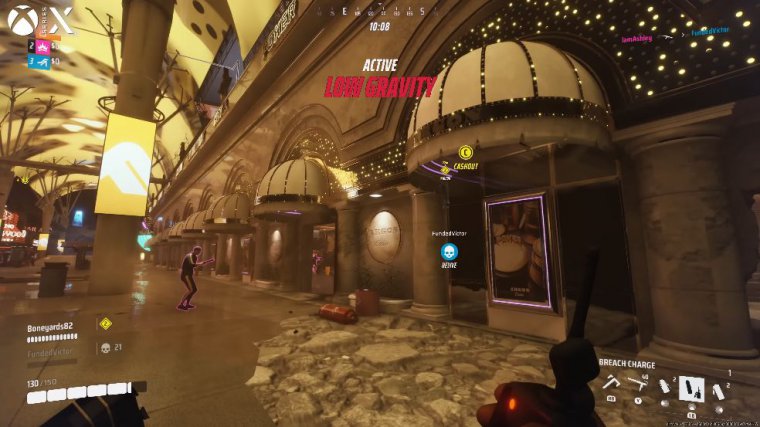Click FundedVictor's blue skull Revive marker

(449, 251)
